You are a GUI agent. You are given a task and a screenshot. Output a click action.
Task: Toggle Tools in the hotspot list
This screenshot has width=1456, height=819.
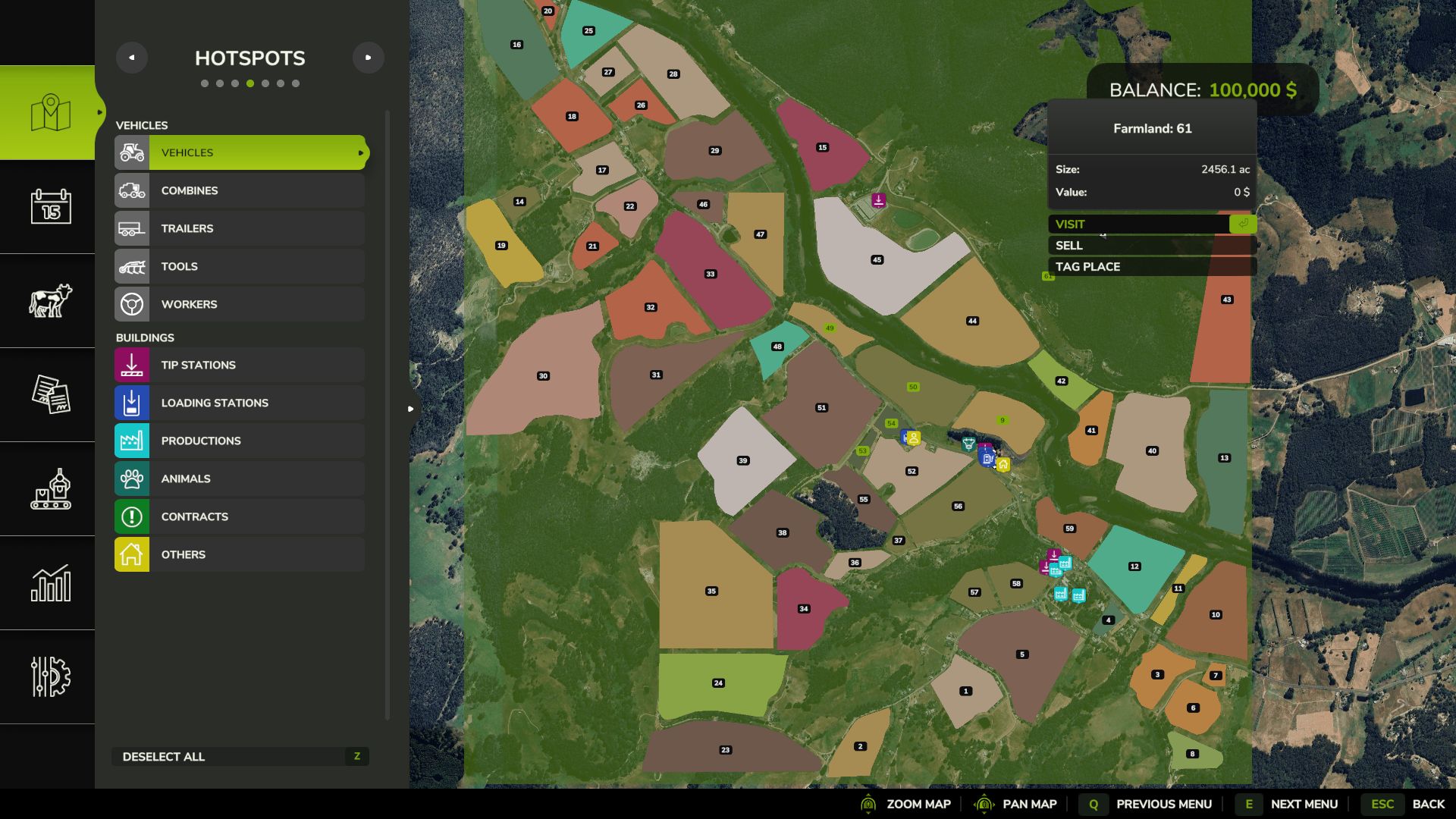pos(240,266)
